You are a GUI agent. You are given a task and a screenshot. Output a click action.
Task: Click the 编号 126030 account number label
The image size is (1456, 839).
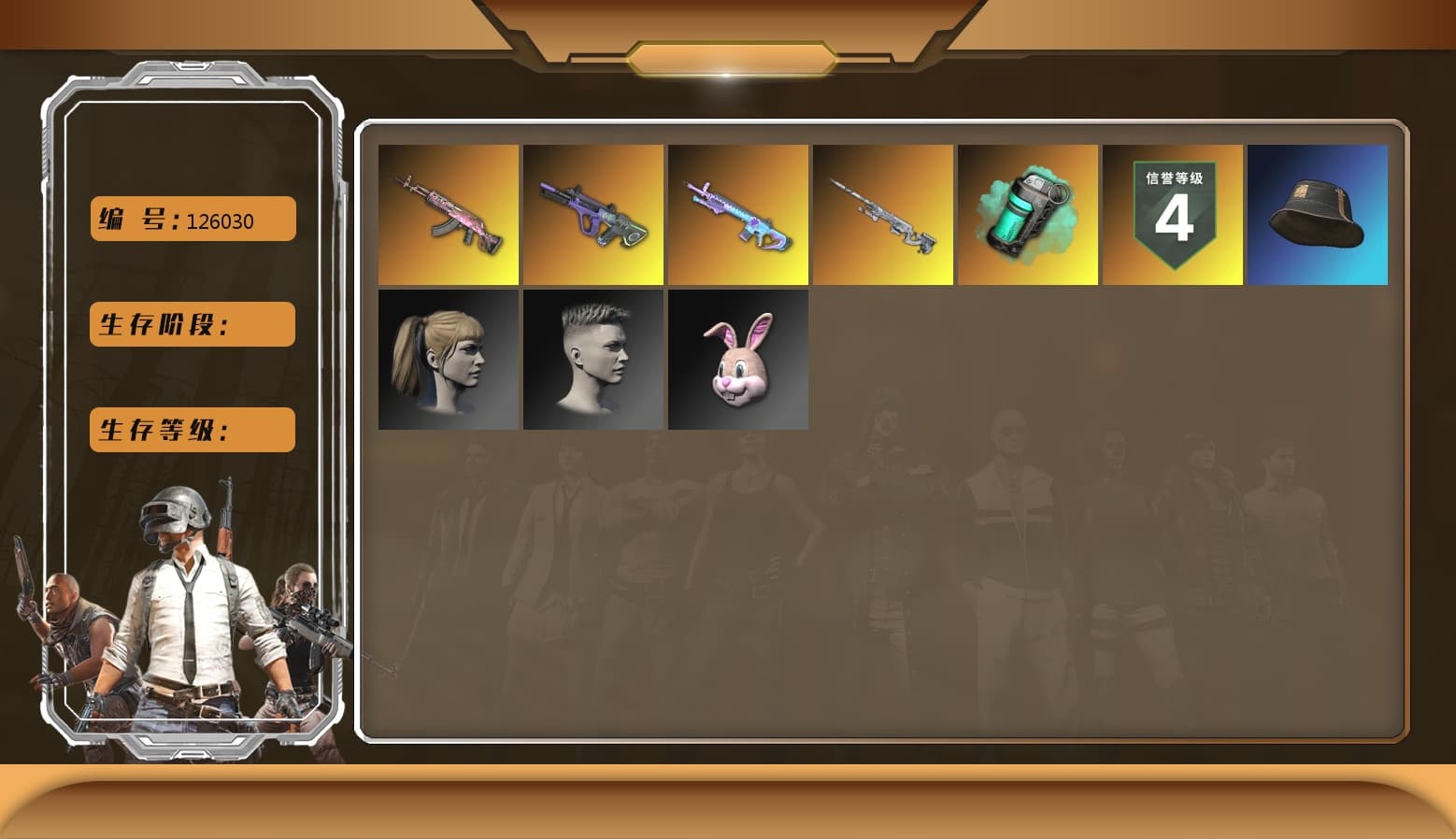191,219
